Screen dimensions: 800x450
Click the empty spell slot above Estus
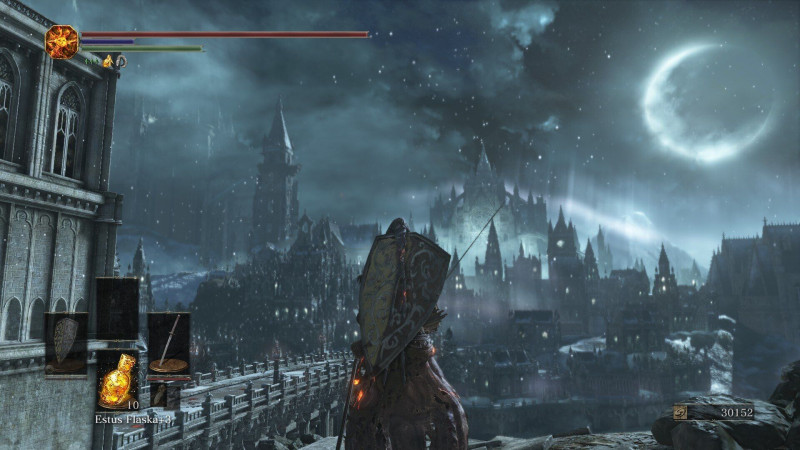117,310
